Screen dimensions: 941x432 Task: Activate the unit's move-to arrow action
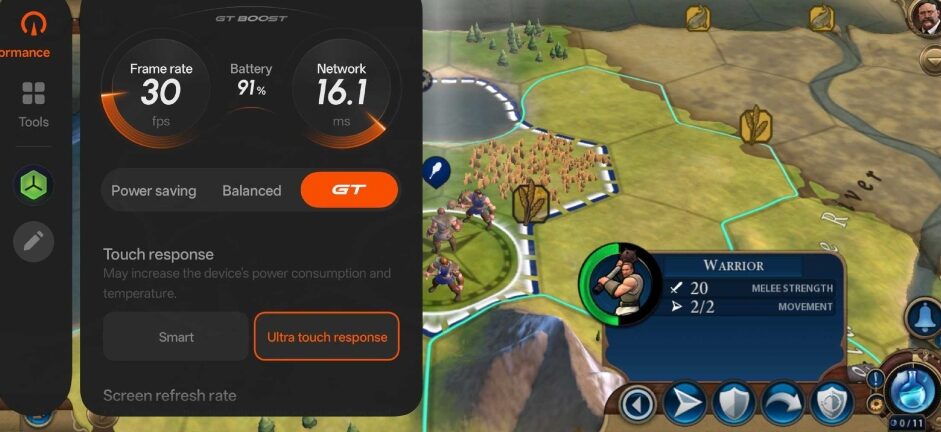pyautogui.click(x=684, y=404)
